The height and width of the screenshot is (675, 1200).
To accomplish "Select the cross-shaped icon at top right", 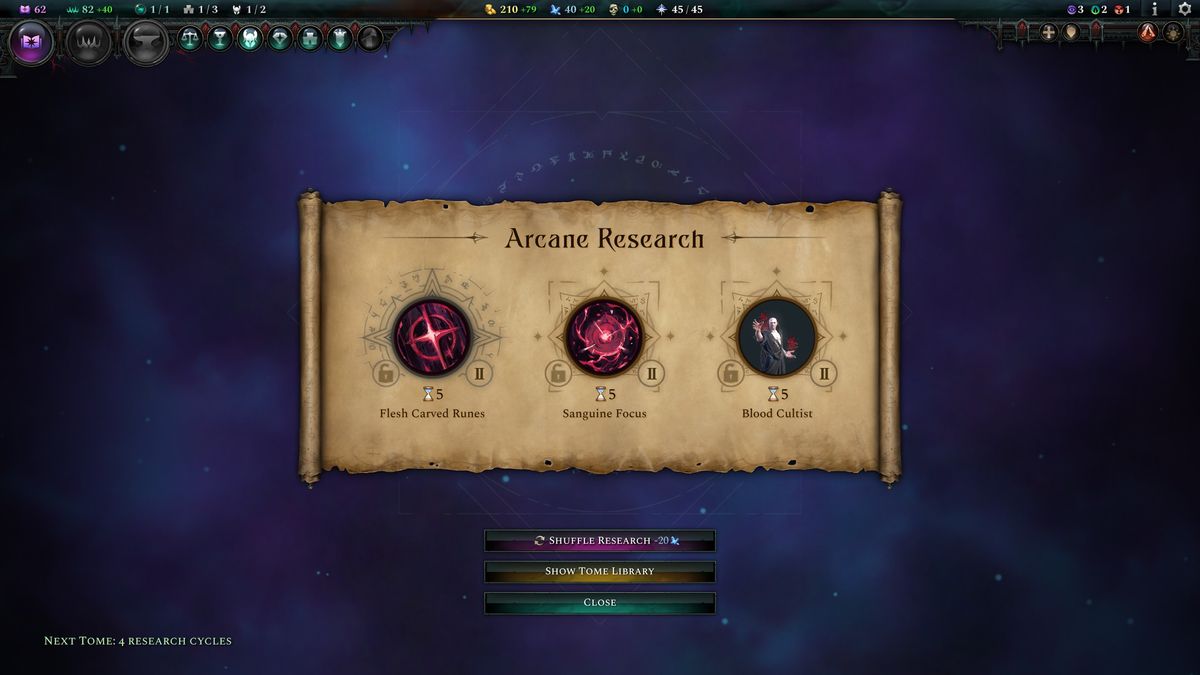I will pos(1048,32).
